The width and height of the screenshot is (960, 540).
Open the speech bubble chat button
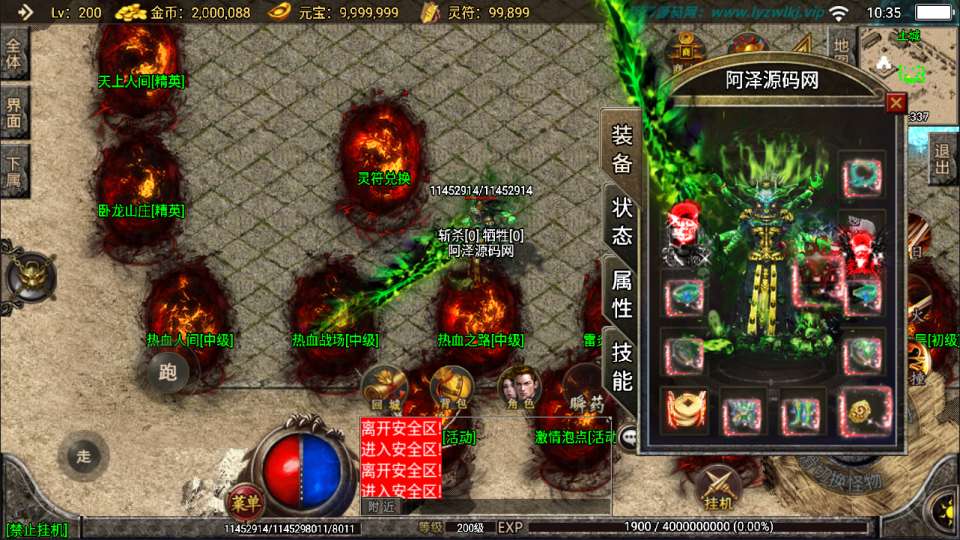[628, 436]
